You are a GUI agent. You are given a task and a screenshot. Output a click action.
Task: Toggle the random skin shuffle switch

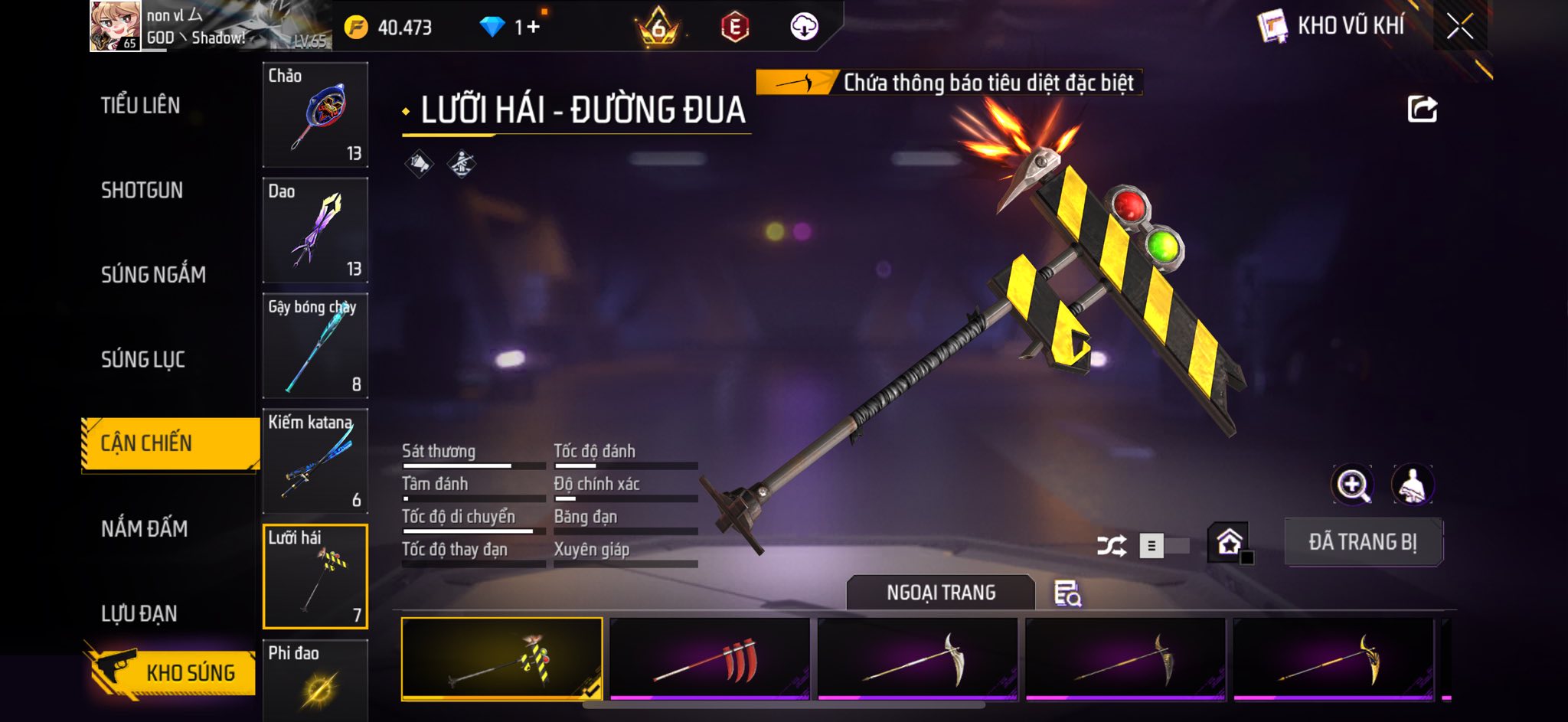(x=1163, y=546)
